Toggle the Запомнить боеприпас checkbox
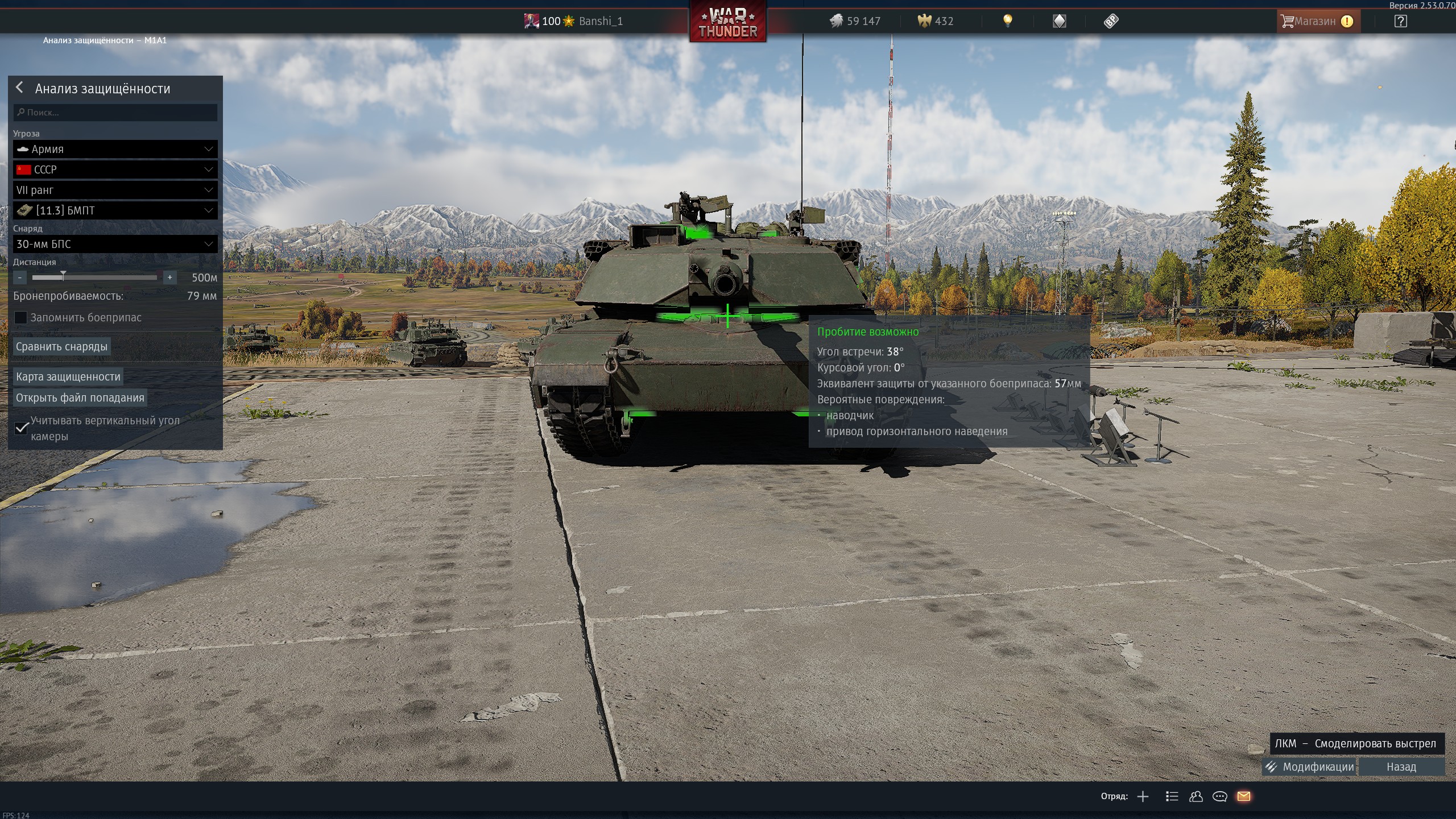This screenshot has height=819, width=1456. coord(21,318)
